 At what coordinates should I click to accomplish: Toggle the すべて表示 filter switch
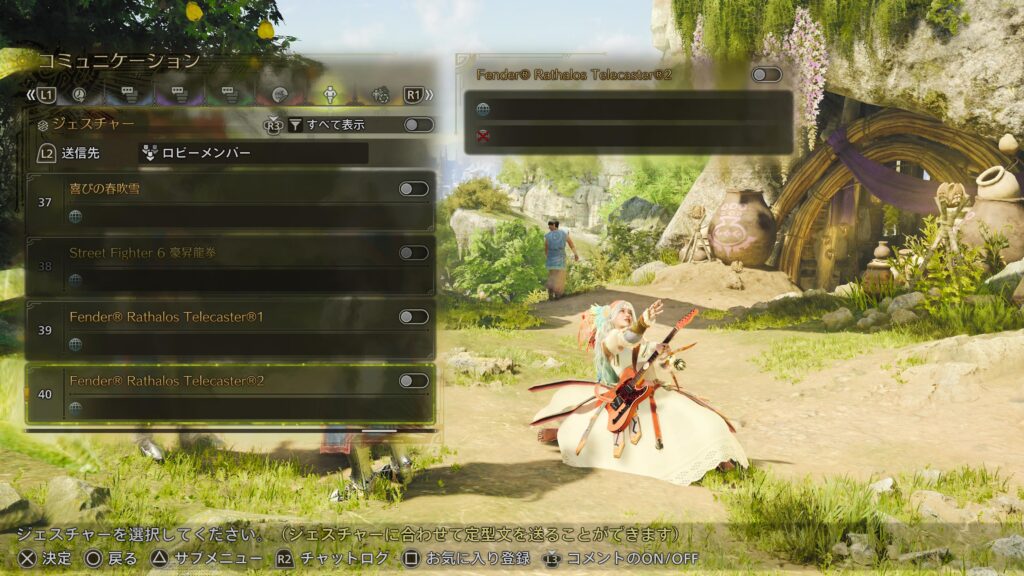(x=418, y=125)
